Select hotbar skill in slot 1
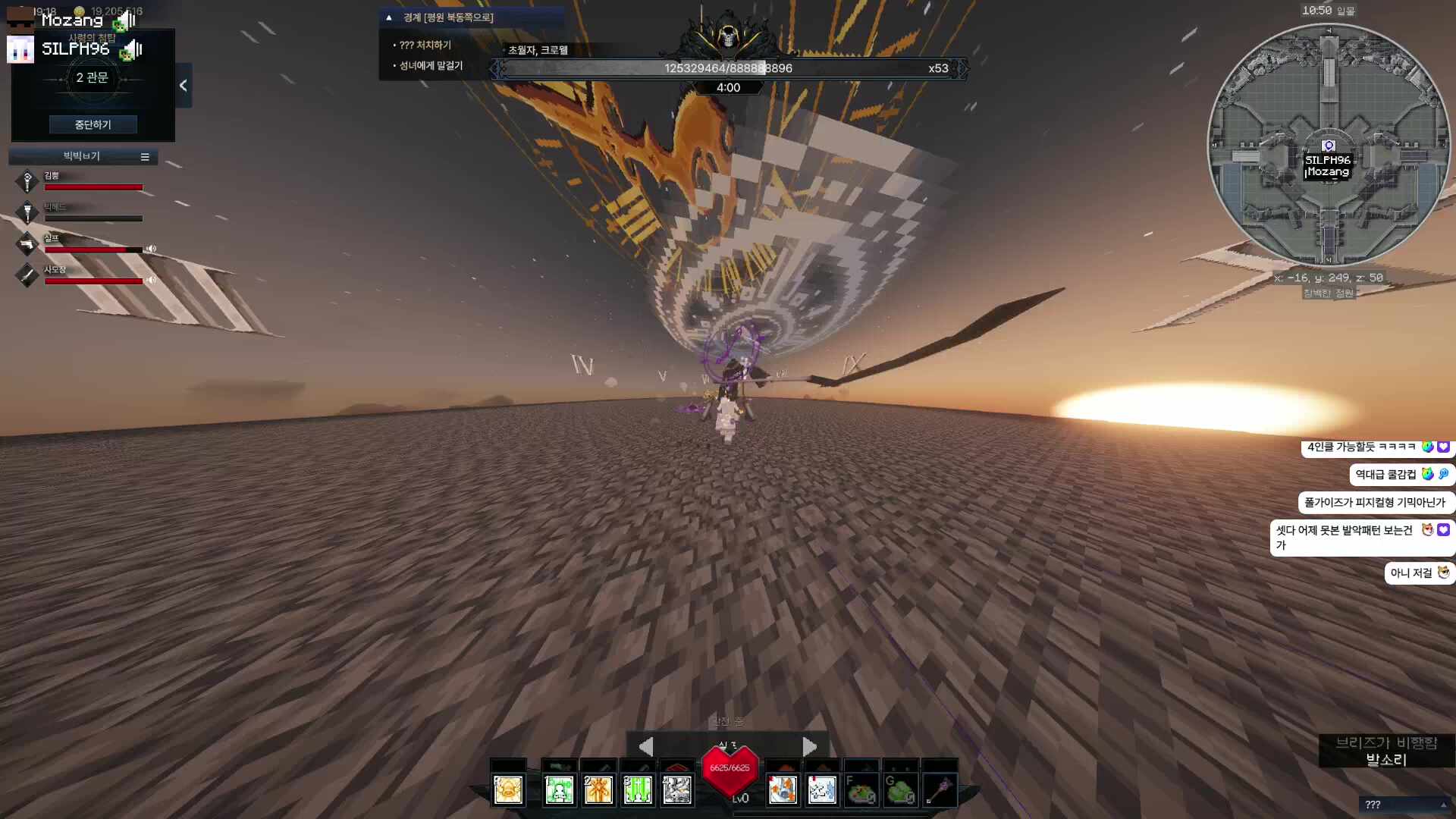Viewport: 1456px width, 819px height. [x=559, y=789]
